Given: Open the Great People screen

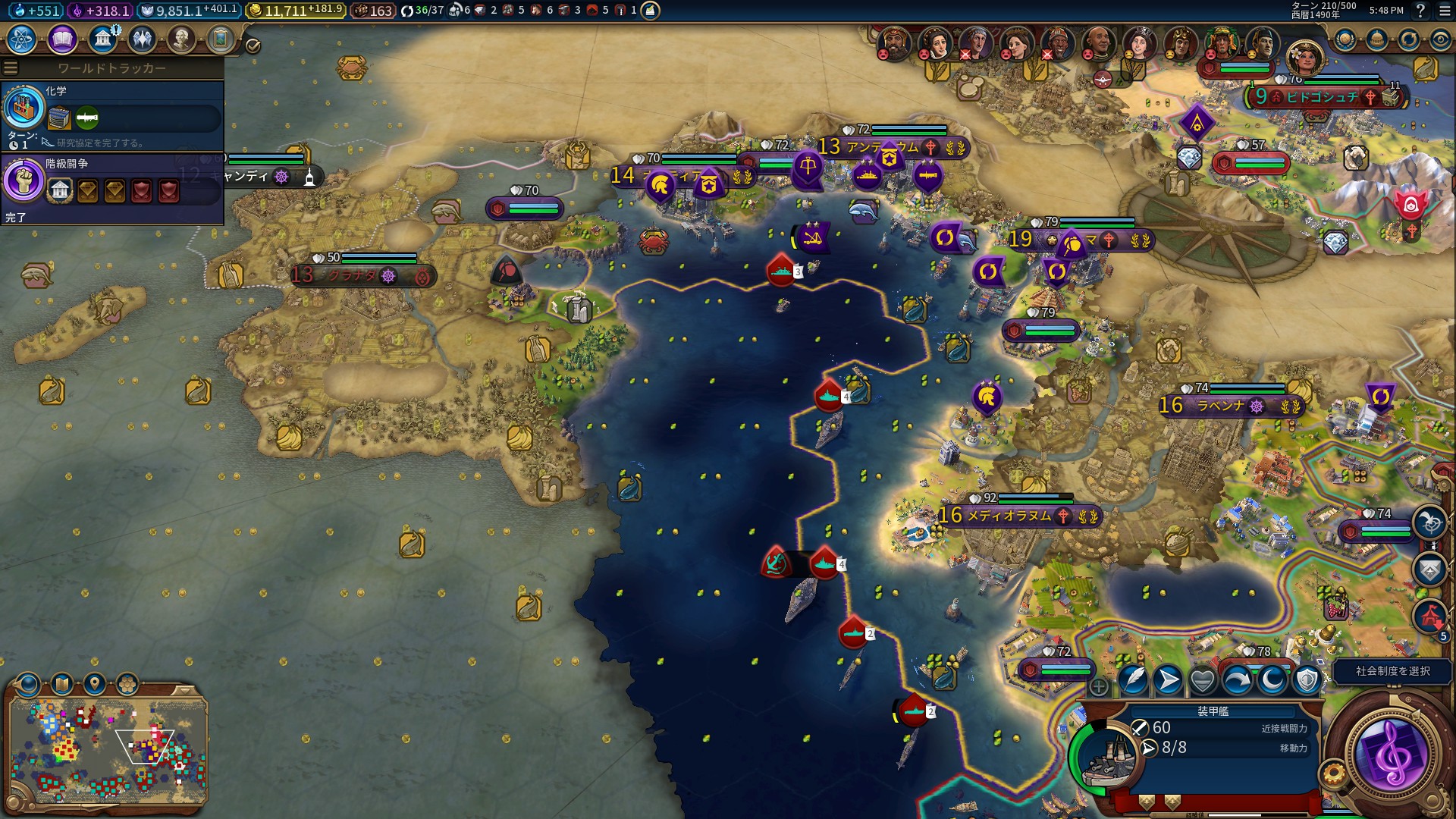Looking at the screenshot, I should 181,39.
